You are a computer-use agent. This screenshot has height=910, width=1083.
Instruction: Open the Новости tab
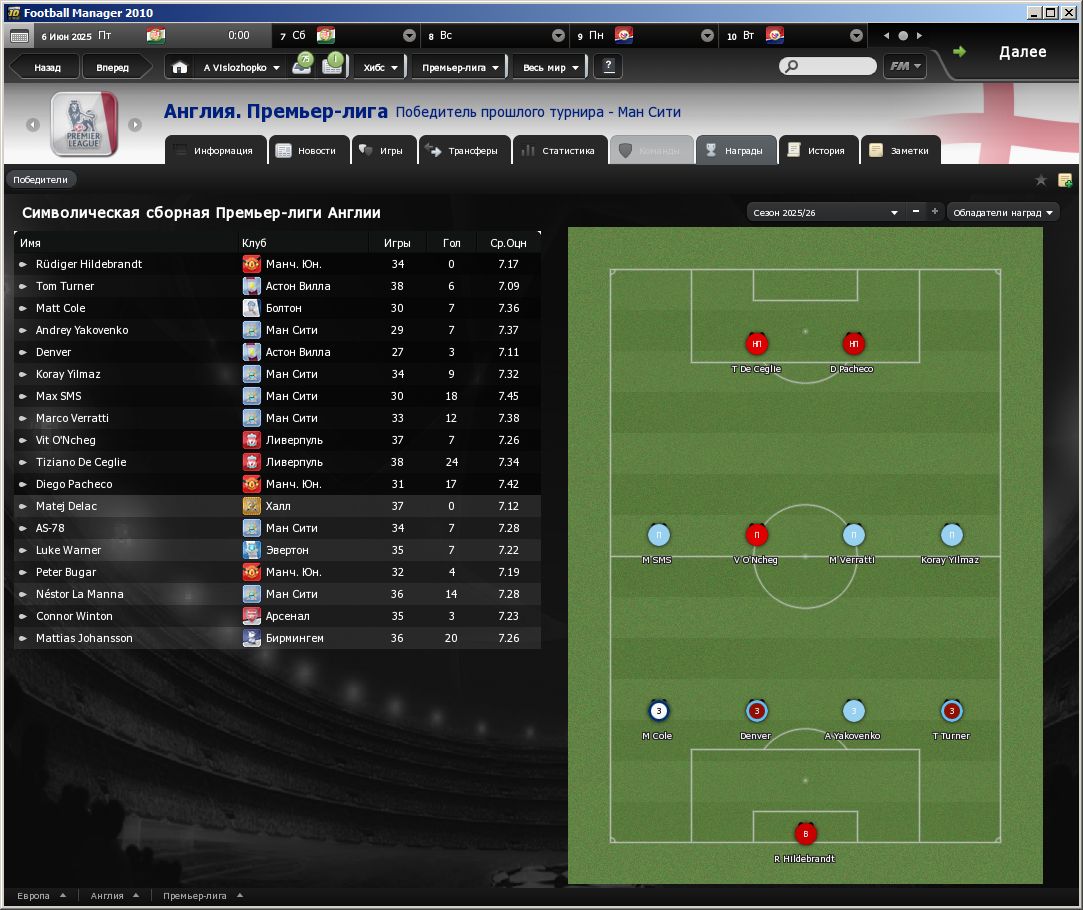(x=308, y=151)
